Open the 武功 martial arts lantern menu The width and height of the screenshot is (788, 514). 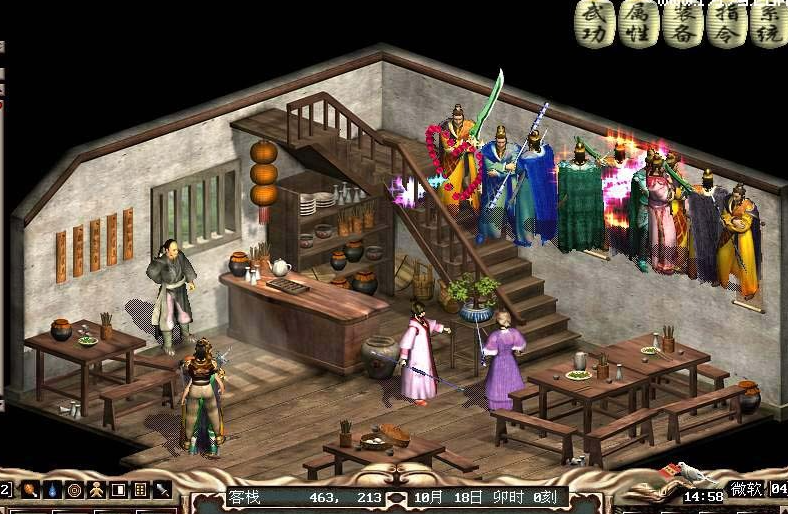click(x=594, y=23)
